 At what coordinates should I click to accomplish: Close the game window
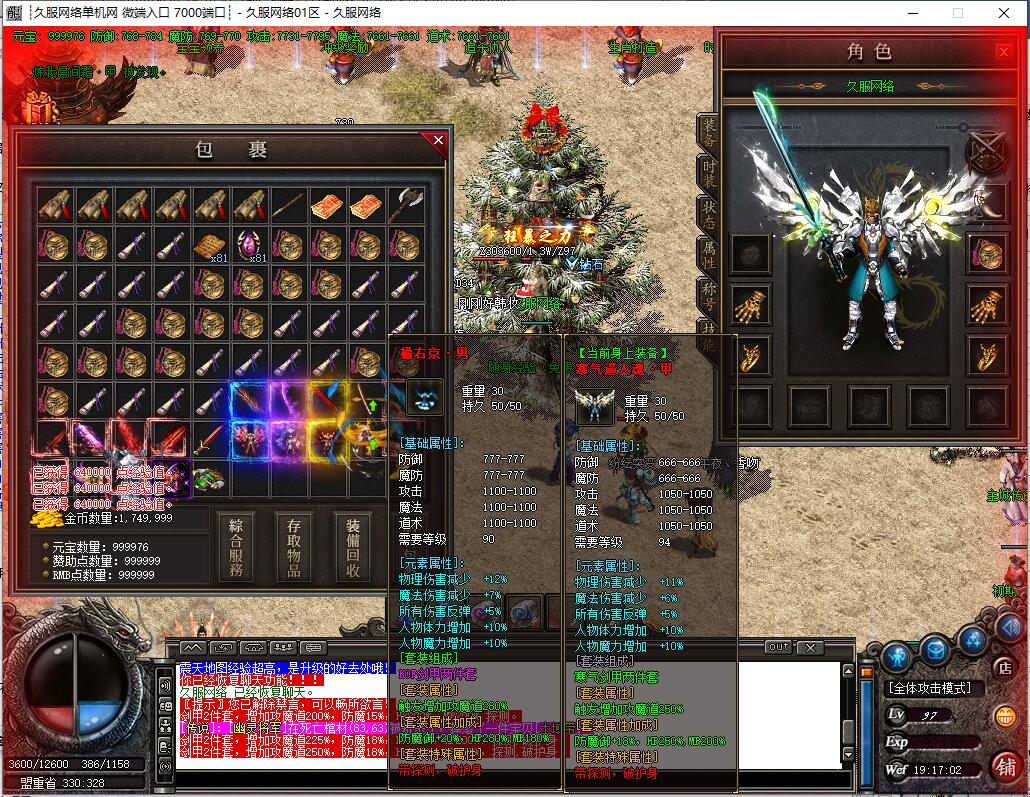(1004, 13)
